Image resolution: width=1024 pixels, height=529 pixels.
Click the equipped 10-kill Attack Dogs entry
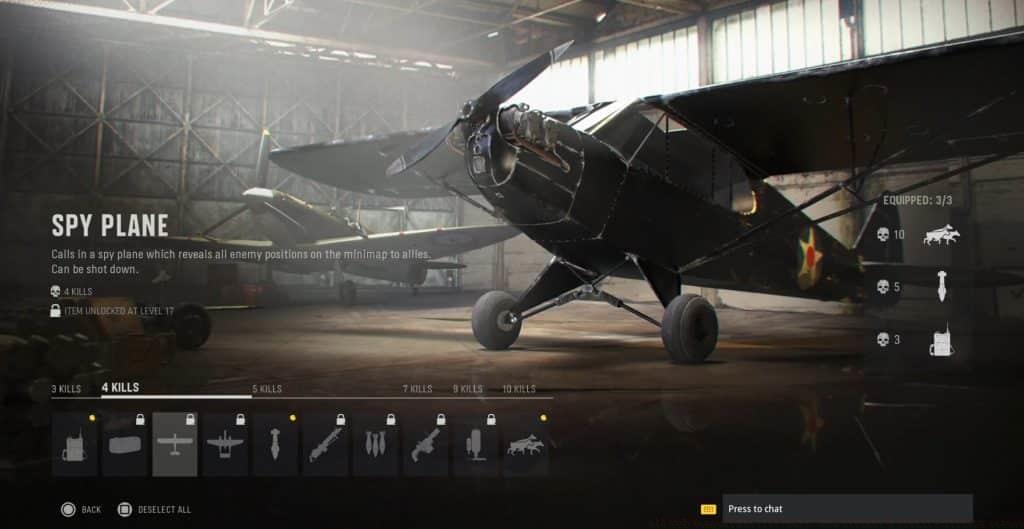point(940,235)
